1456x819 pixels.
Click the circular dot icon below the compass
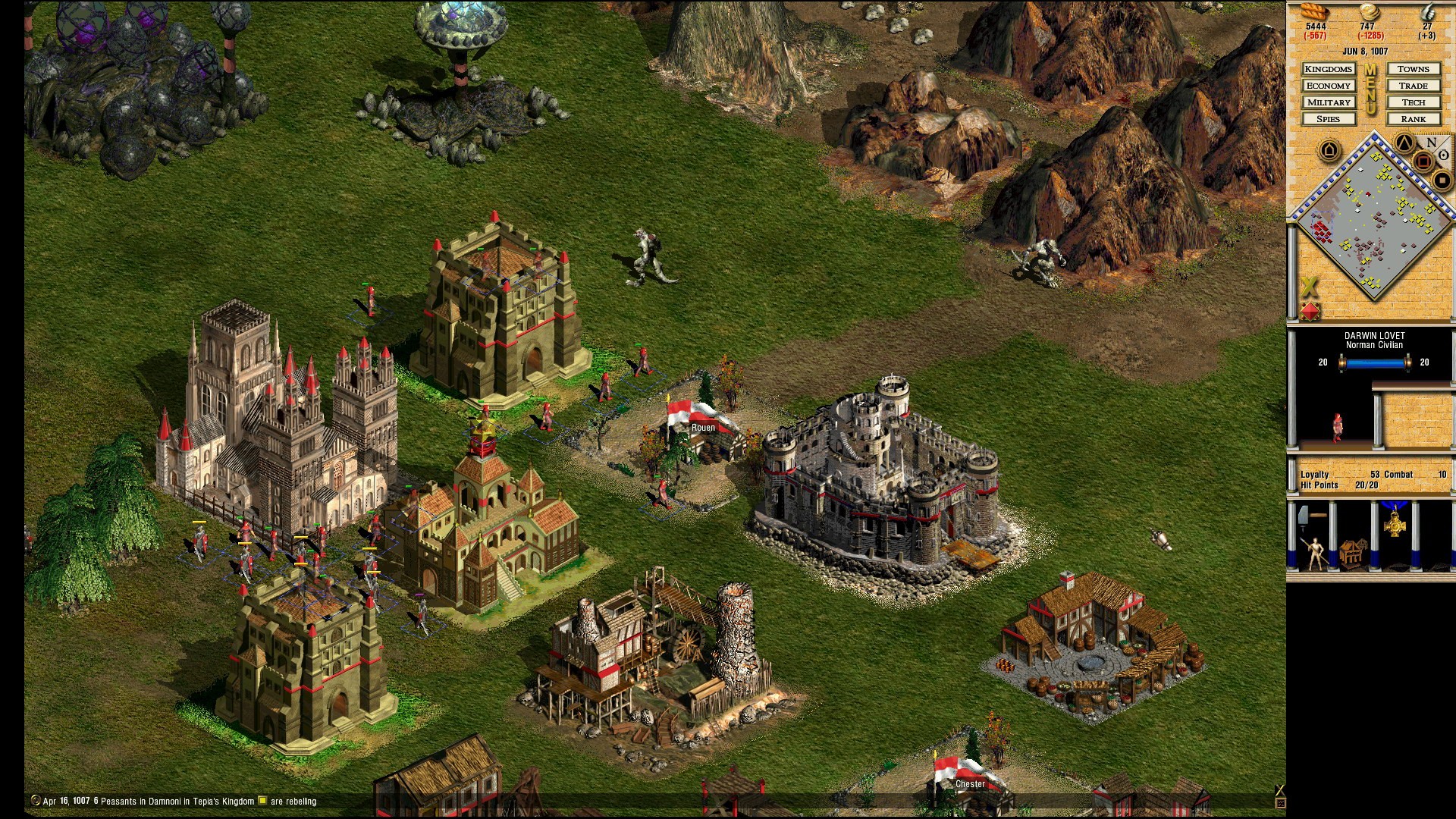(1443, 155)
